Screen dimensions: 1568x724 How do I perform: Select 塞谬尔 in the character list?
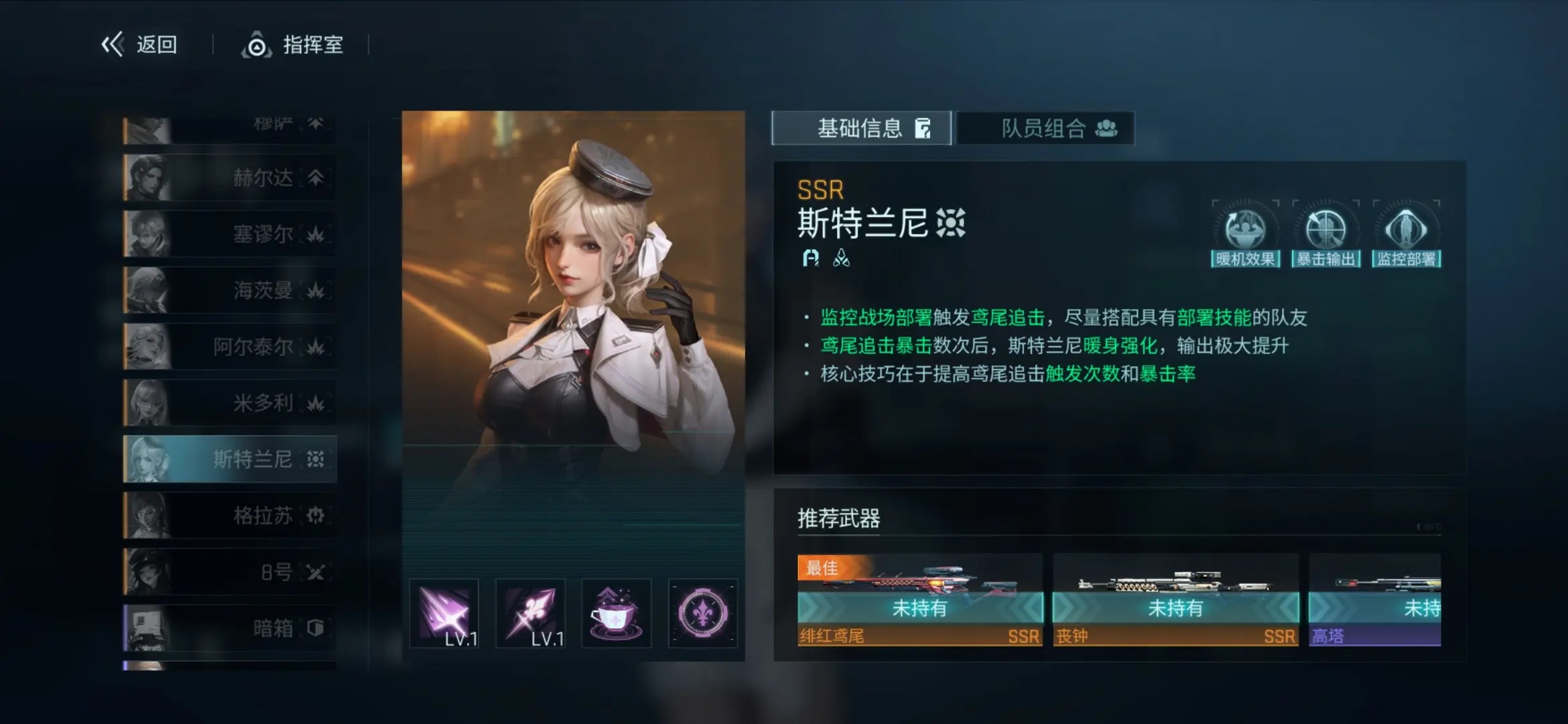click(230, 234)
